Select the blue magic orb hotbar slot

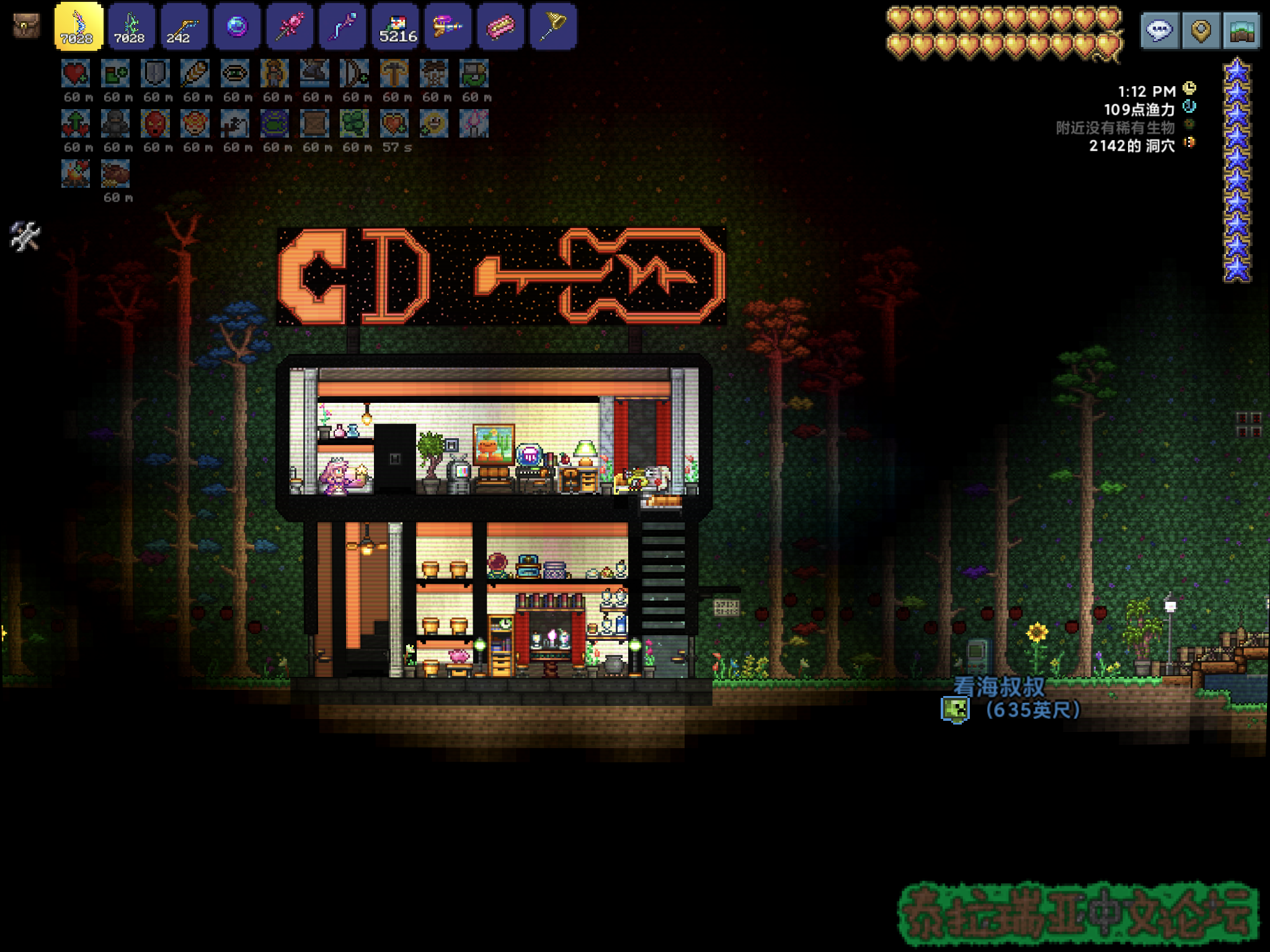(x=236, y=26)
